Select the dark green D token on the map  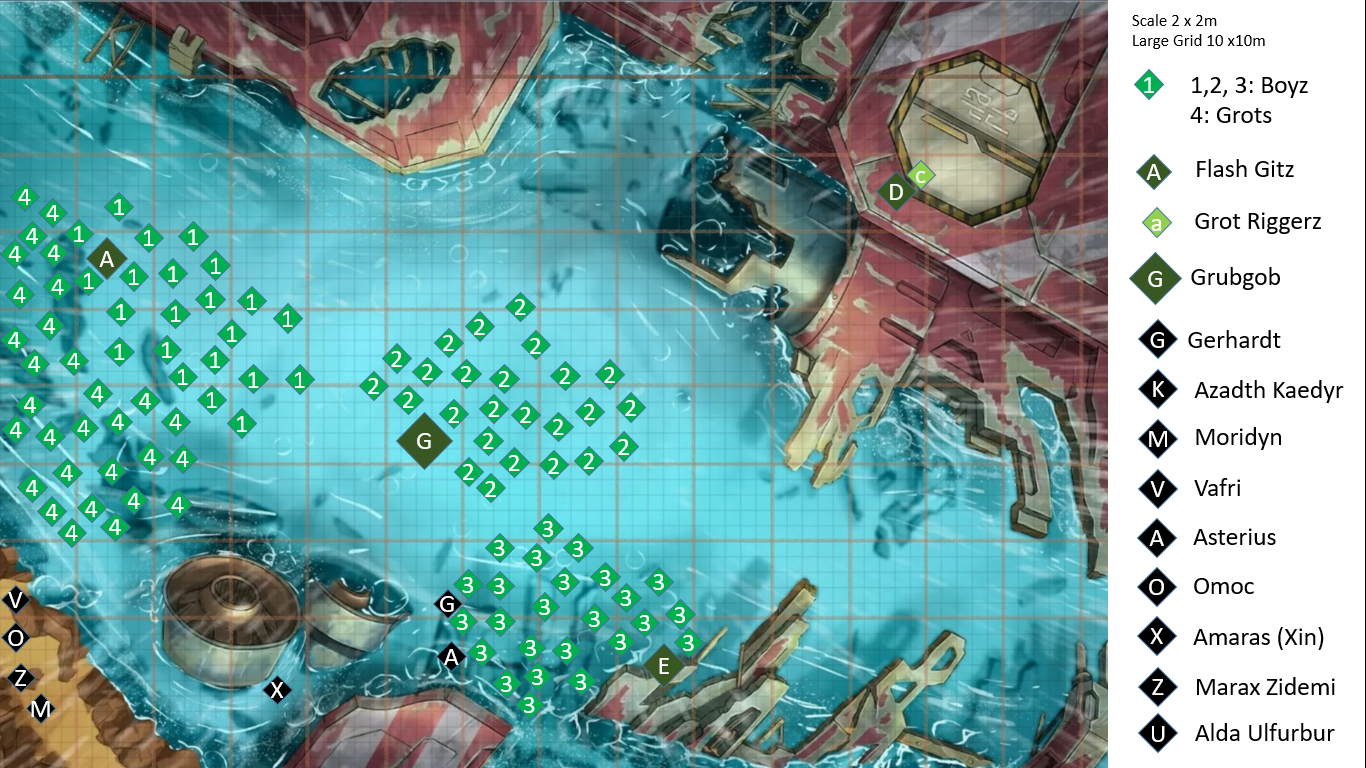pos(896,191)
